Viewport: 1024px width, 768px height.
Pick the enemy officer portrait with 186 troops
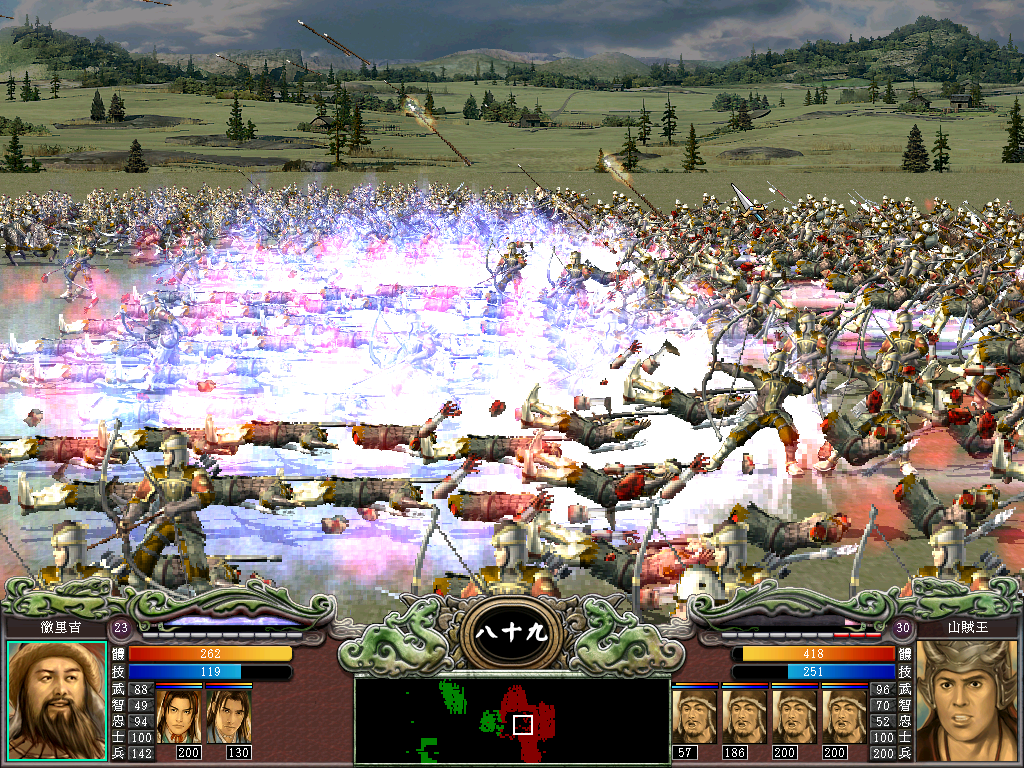[x=745, y=715]
